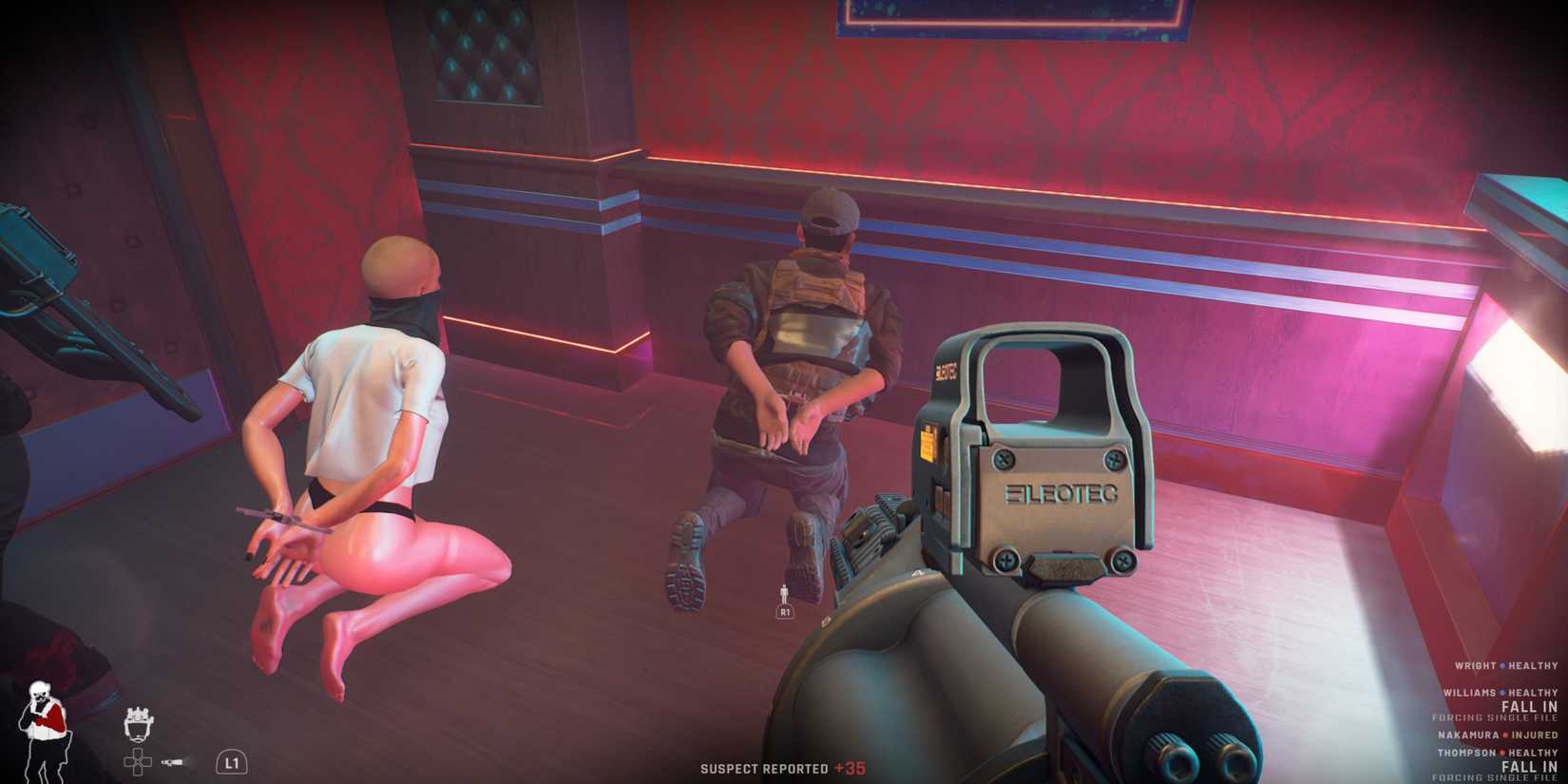This screenshot has width=1568, height=784.
Task: Click the gas-mask helmet head icon
Action: [140, 724]
